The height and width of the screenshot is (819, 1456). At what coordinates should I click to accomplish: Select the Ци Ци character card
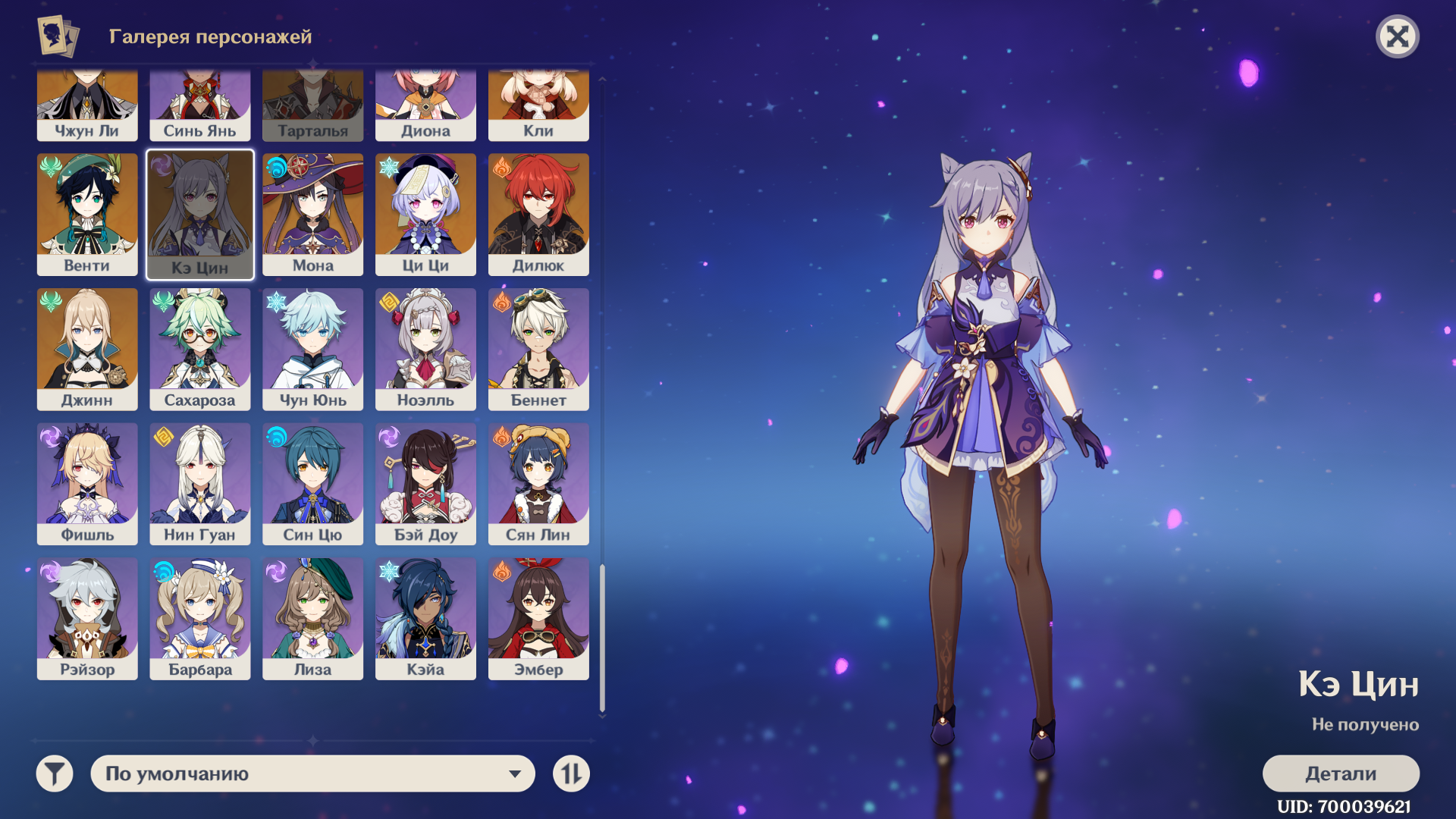tap(425, 214)
